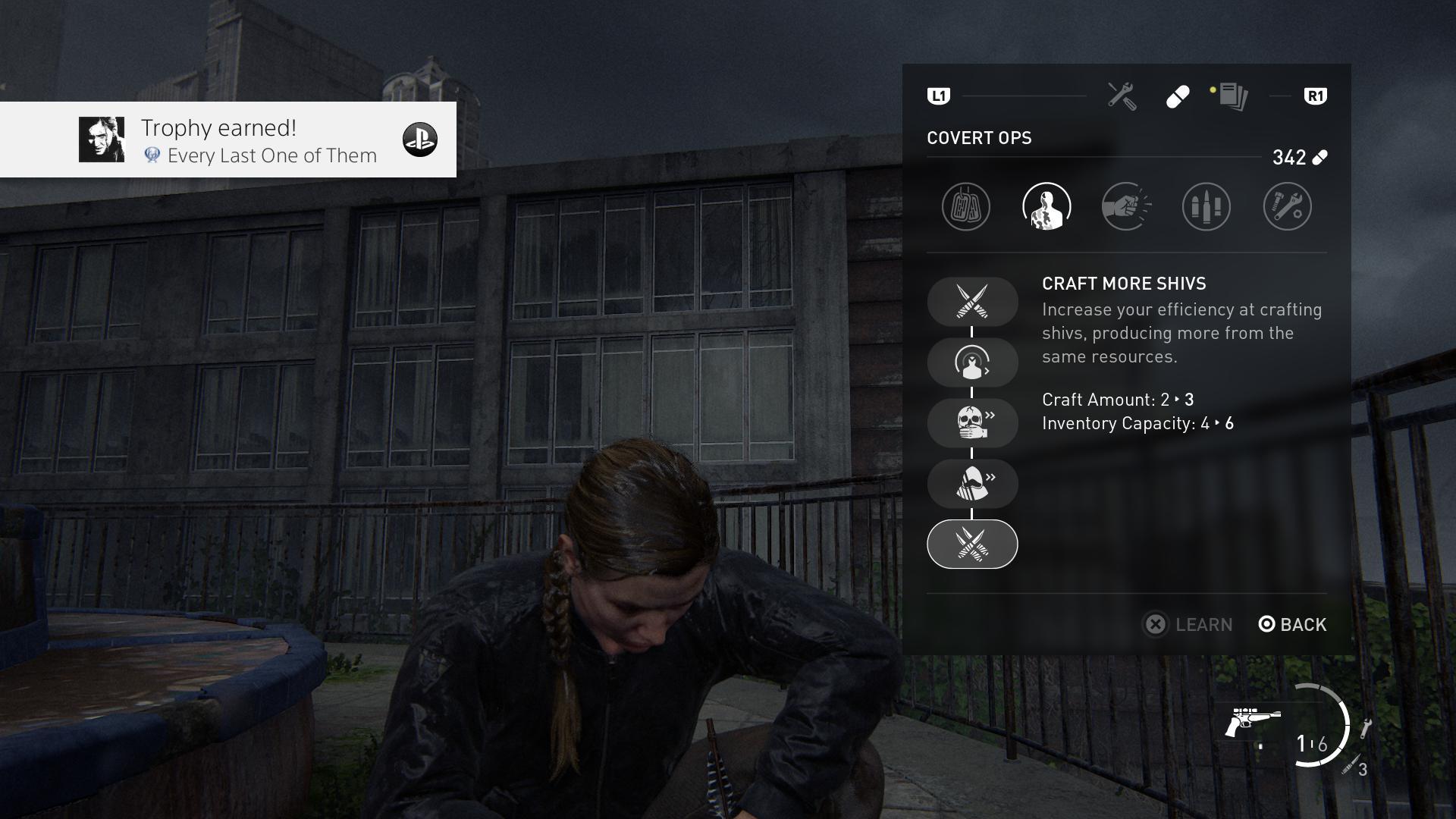Select the crafting tools icon in top bar

pyautogui.click(x=1122, y=94)
